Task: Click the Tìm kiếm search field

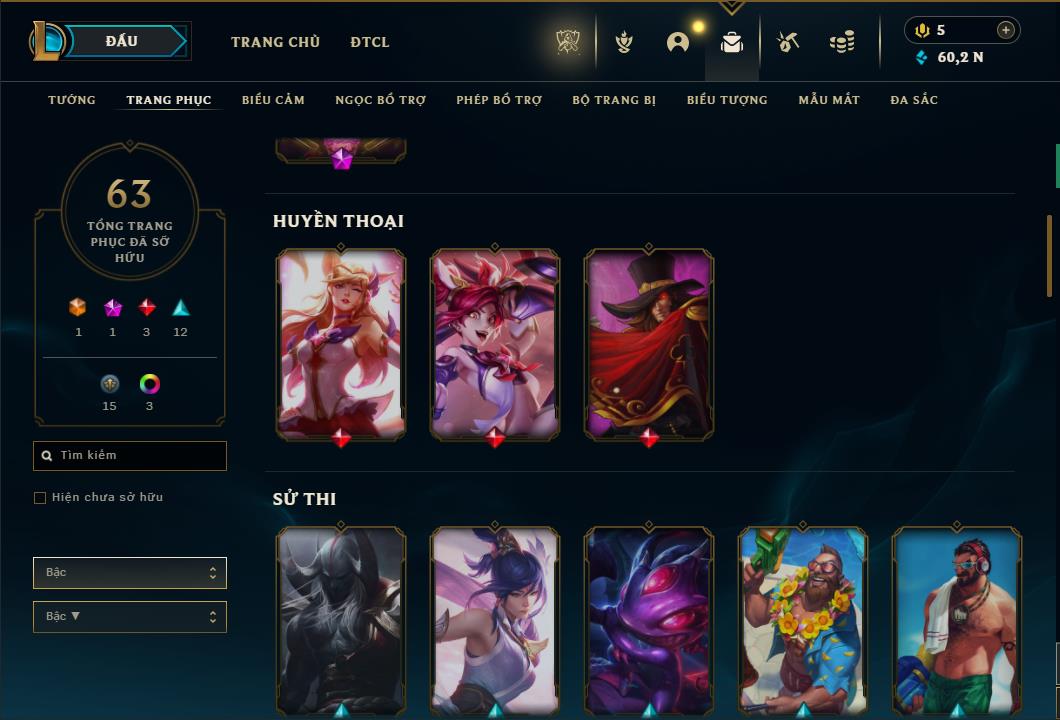Action: point(130,456)
